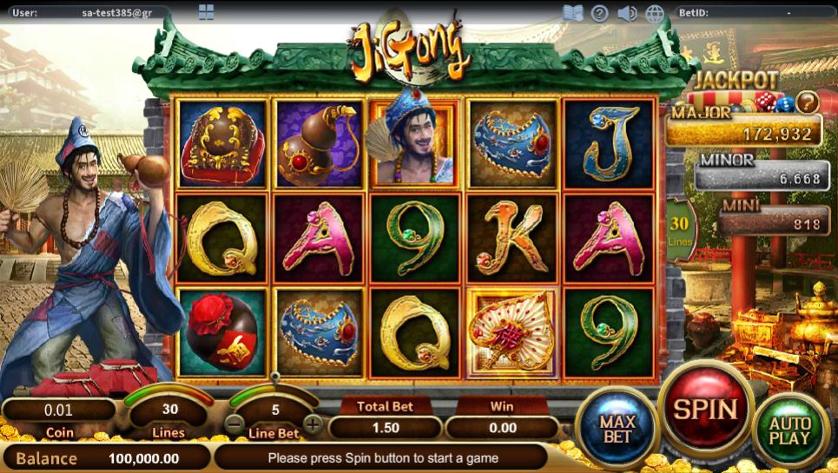Decrease the Line Bet with the minus button

(233, 423)
